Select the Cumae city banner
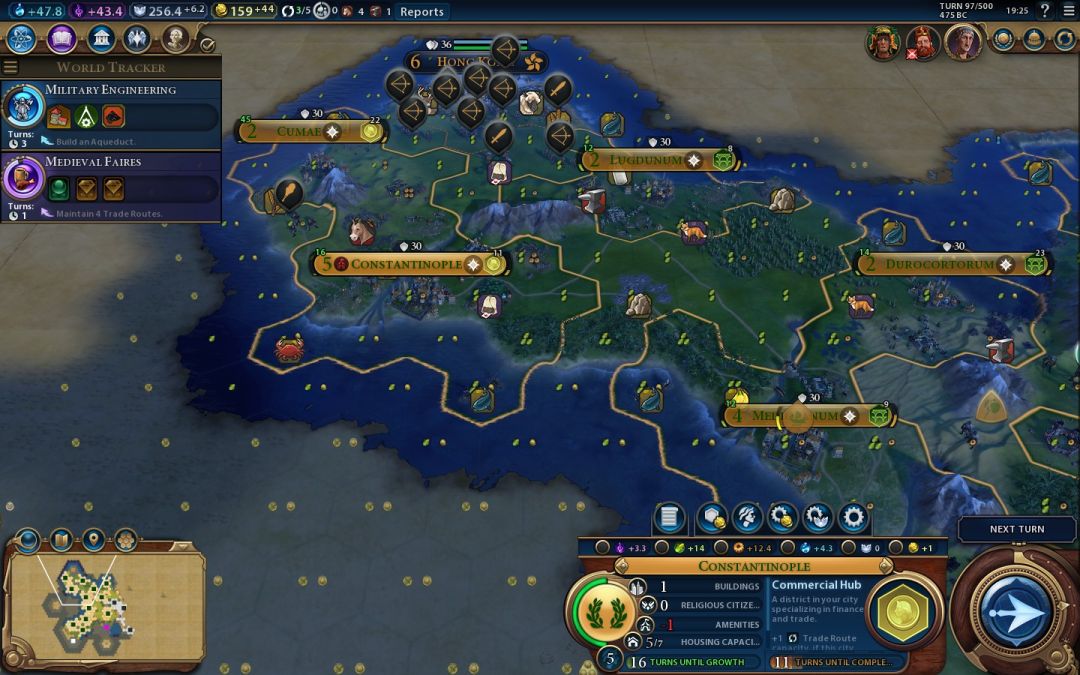 click(x=299, y=131)
